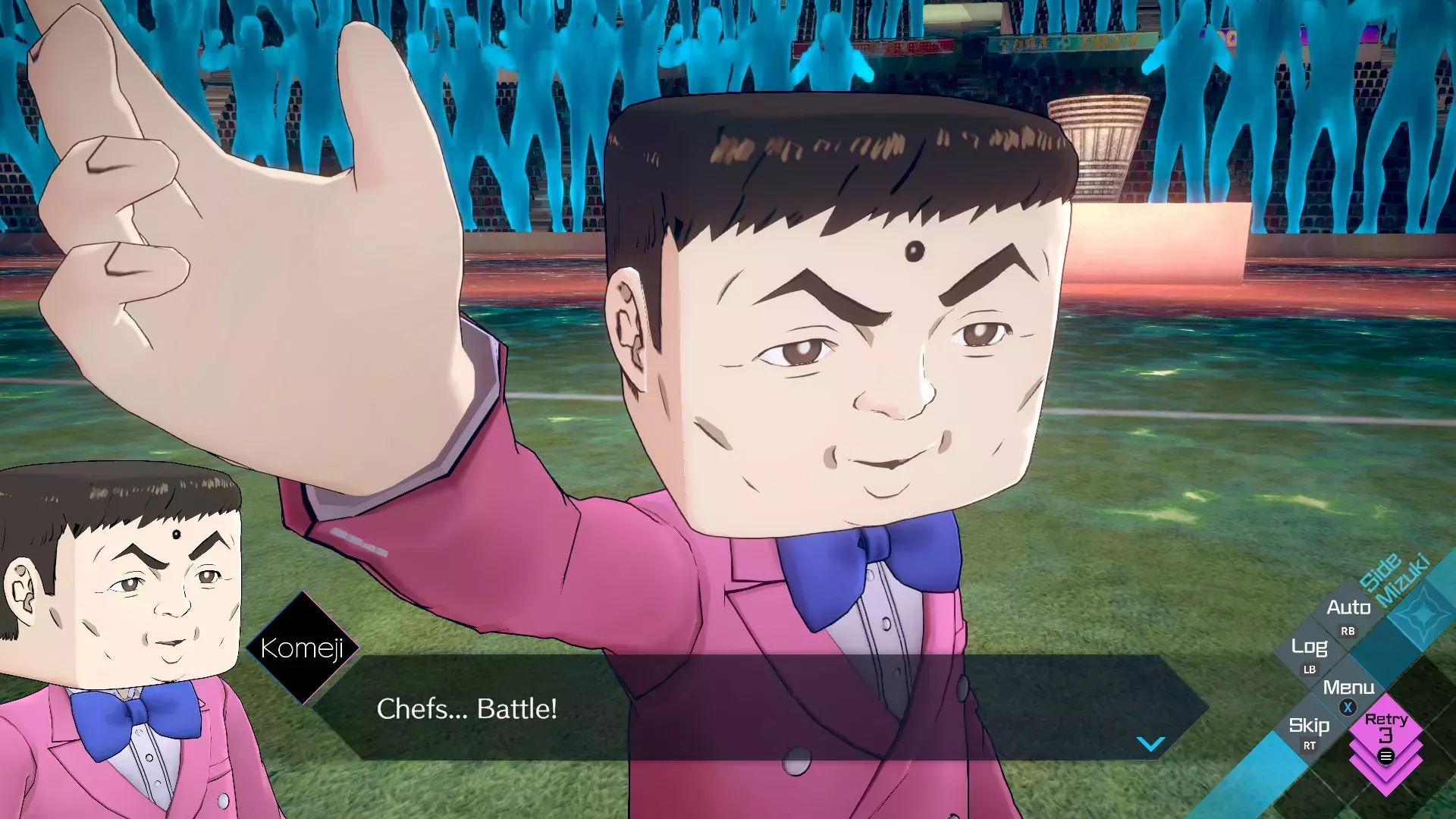Select the X button icon beside Menu
Screen dimensions: 1456x819
click(1348, 707)
